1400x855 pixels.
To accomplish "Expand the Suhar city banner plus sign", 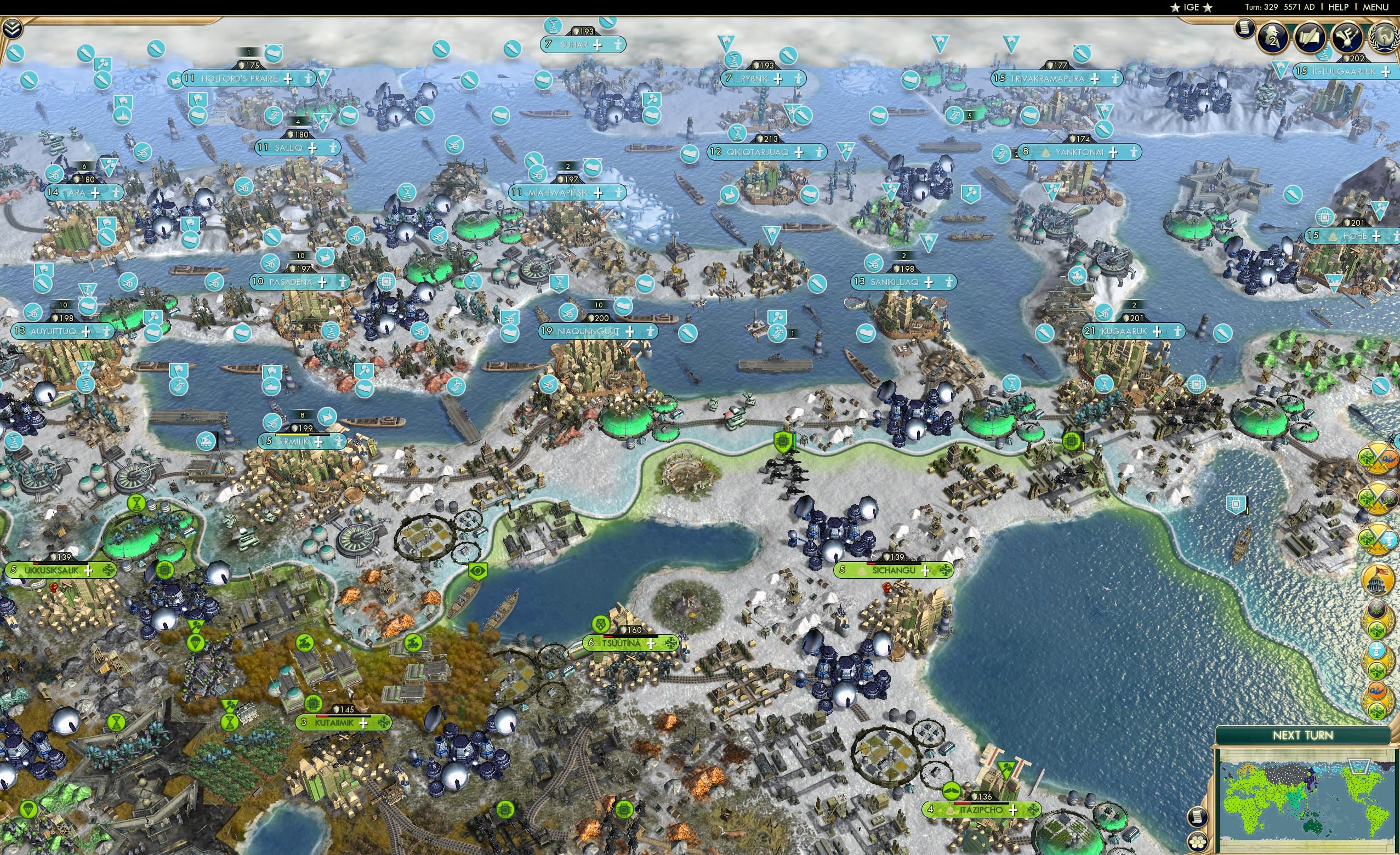I will (597, 46).
